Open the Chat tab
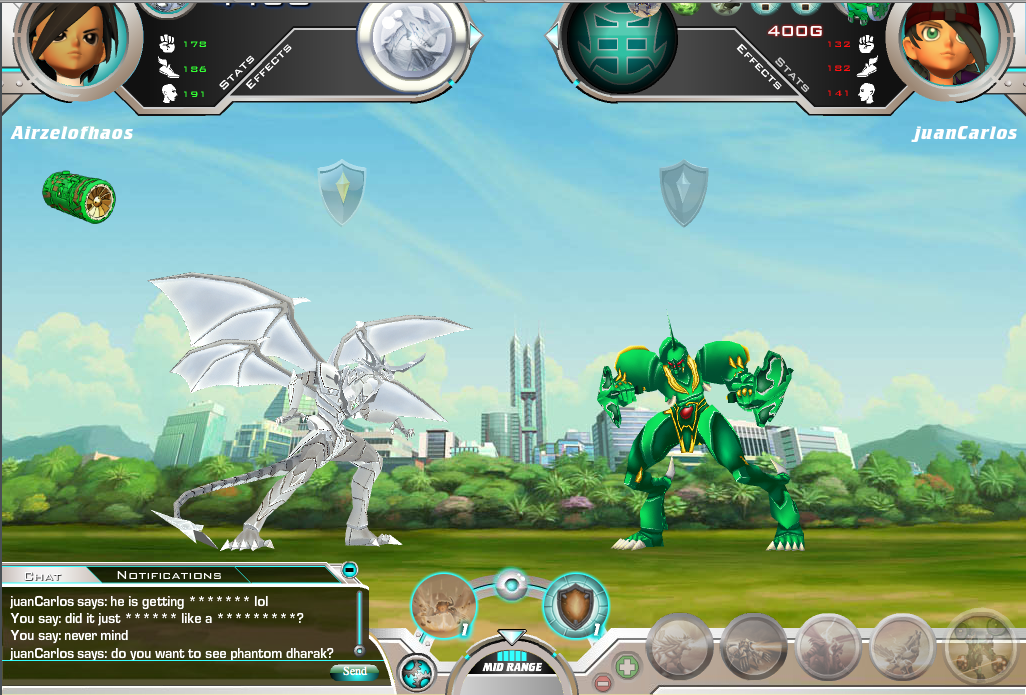The width and height of the screenshot is (1026, 695). pos(43,576)
